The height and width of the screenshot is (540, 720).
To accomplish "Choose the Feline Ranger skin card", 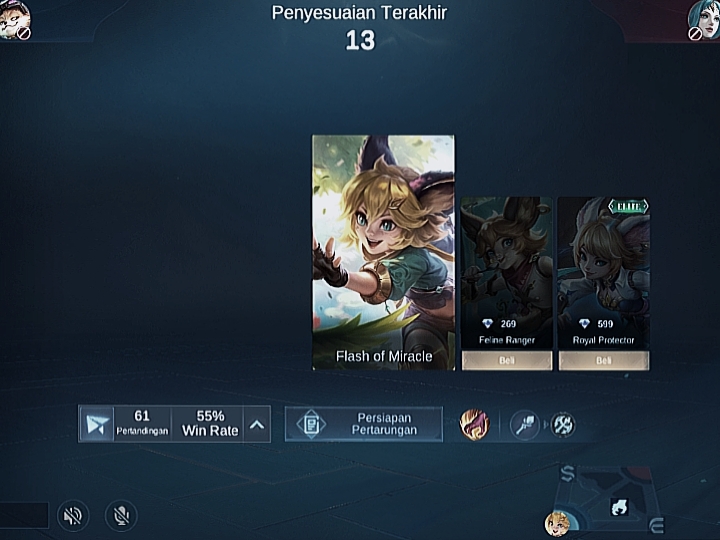I will (x=506, y=265).
